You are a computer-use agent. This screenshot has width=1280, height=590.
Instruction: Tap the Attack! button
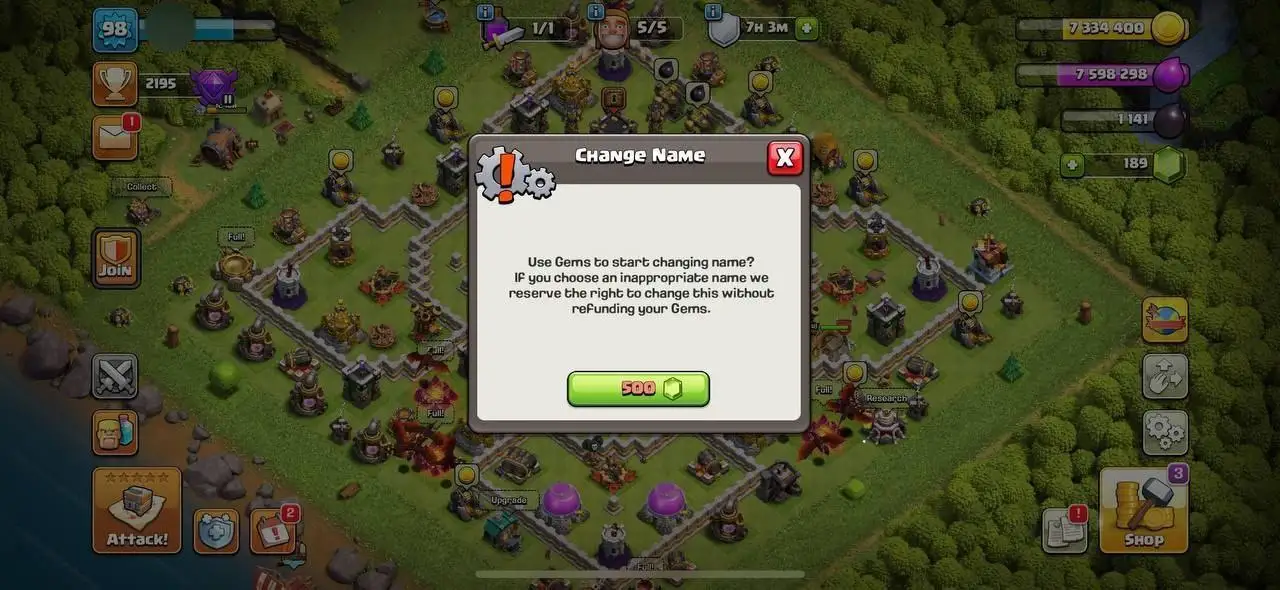137,510
